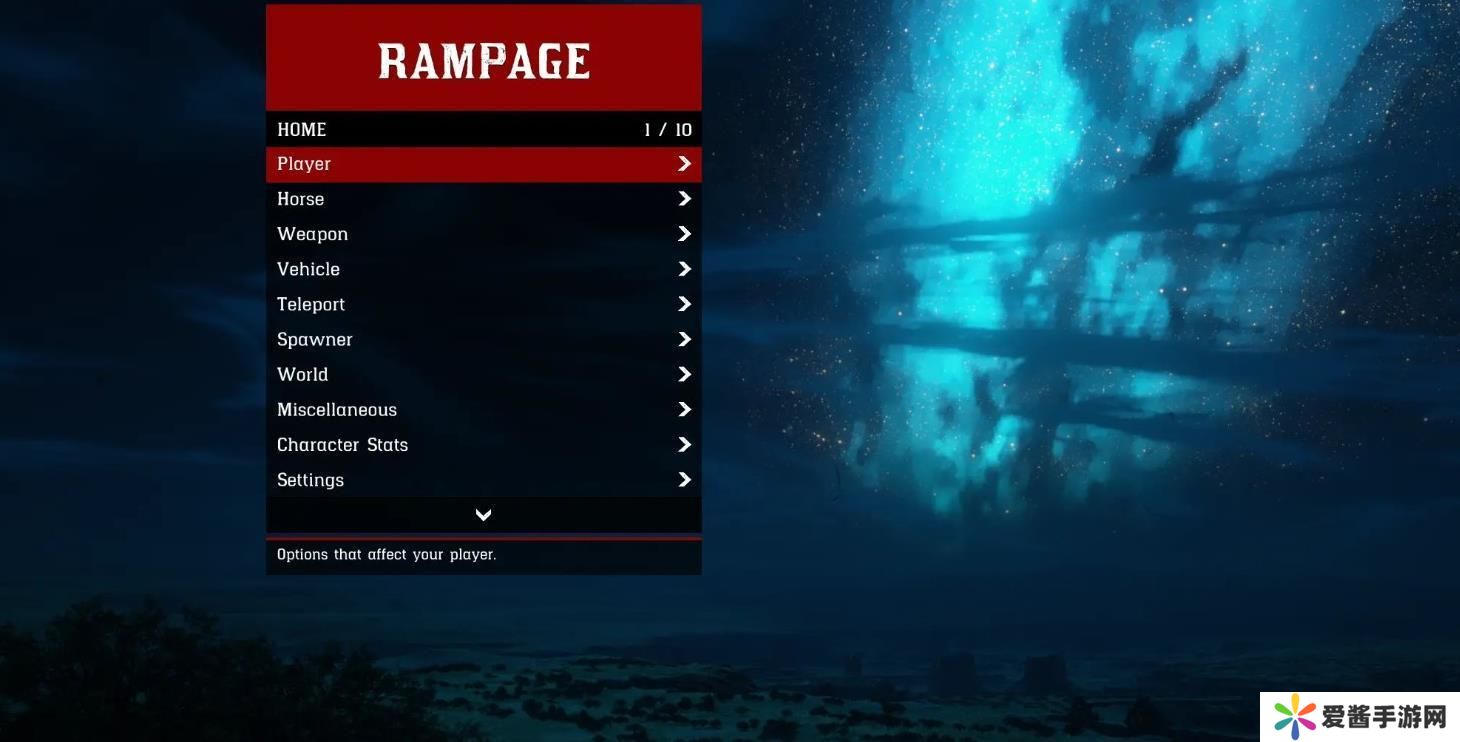This screenshot has width=1460, height=742.
Task: Click the down arrow below the menu list
Action: [483, 515]
